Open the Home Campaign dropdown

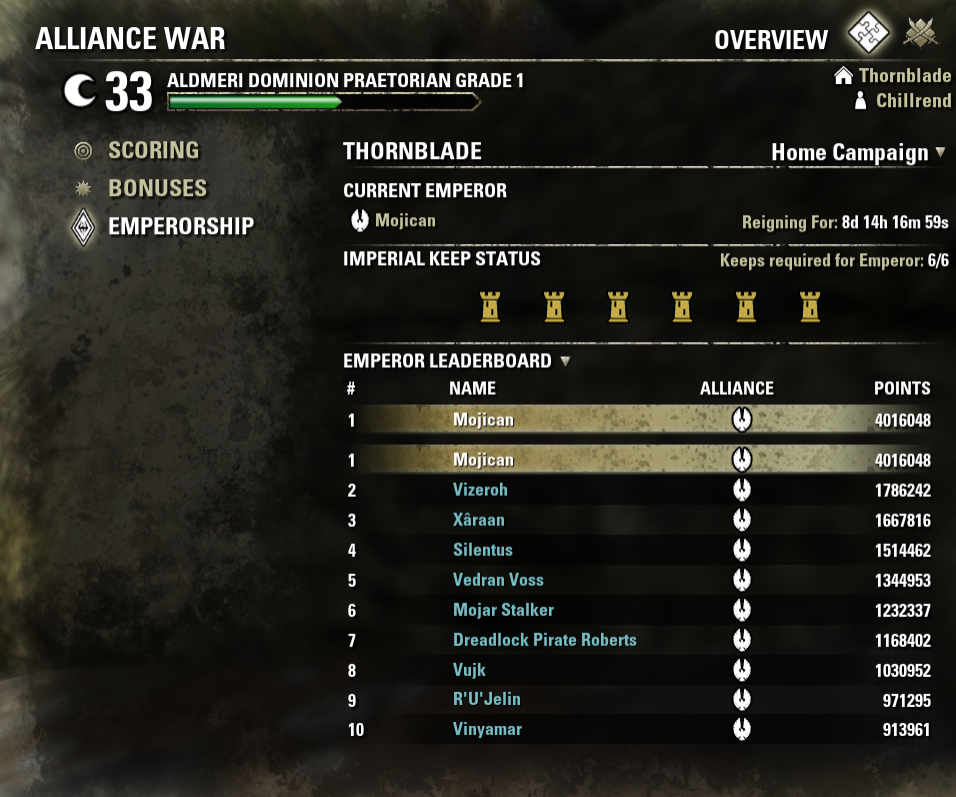pos(858,153)
